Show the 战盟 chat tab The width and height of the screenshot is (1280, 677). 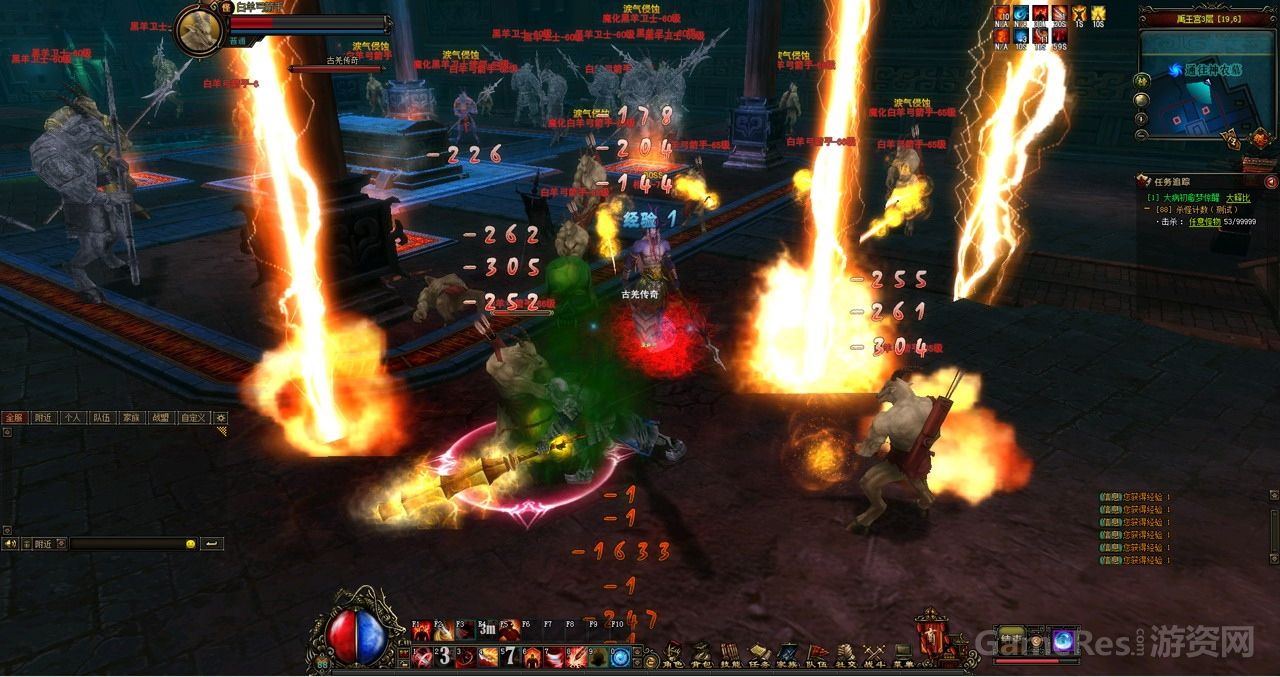point(160,418)
